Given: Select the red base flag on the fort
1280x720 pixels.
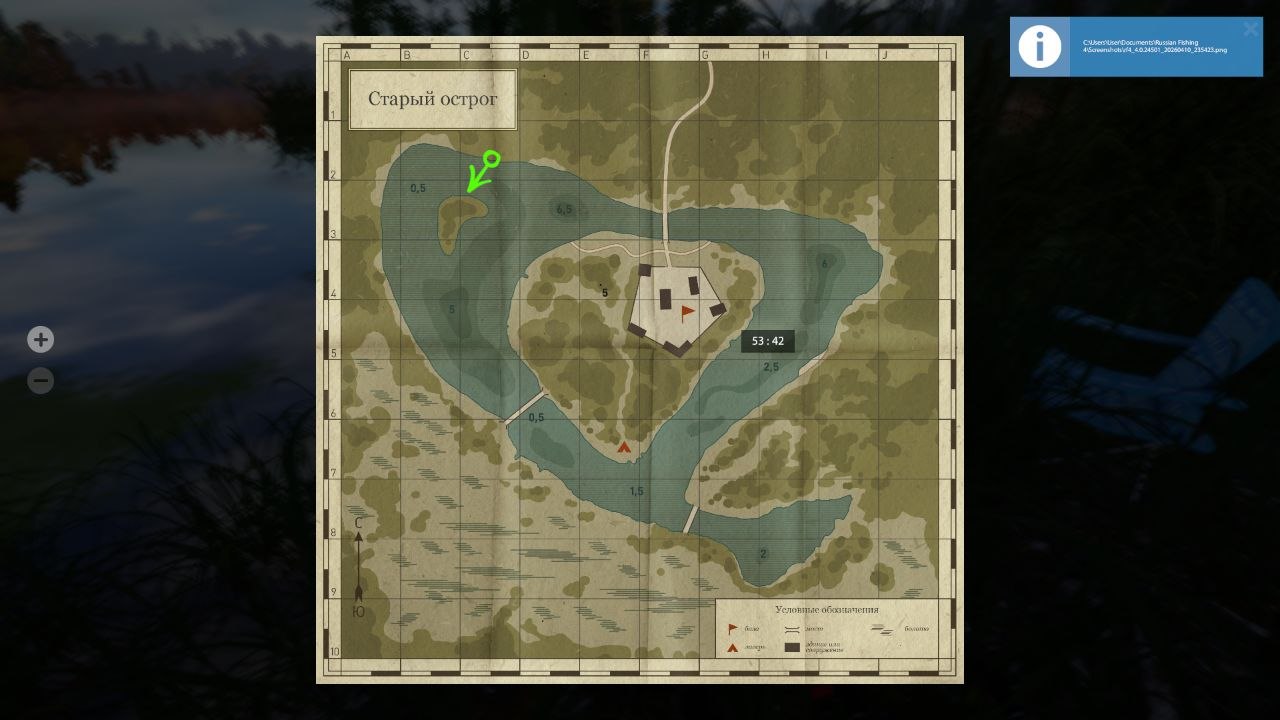Looking at the screenshot, I should tap(686, 311).
